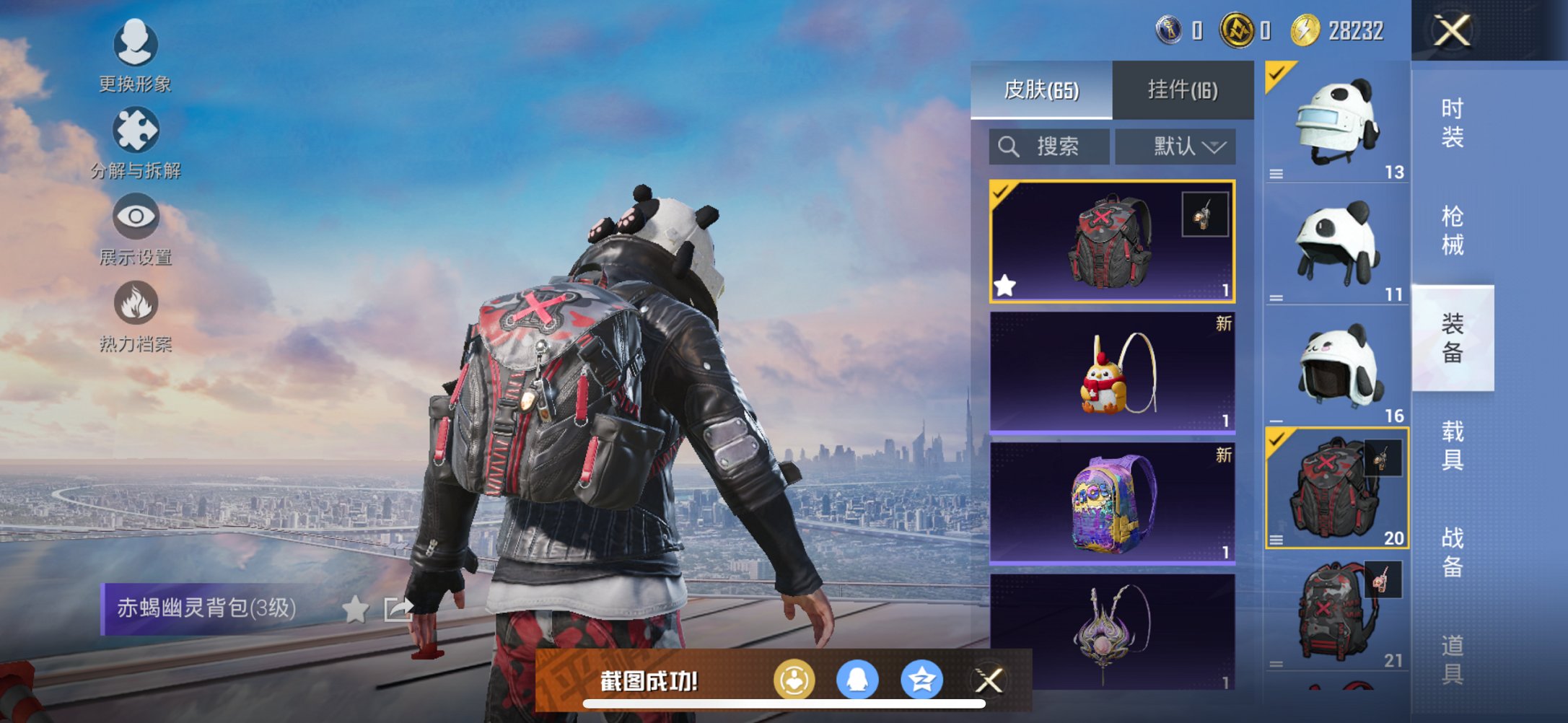Image resolution: width=1568 pixels, height=723 pixels.
Task: Select 枪械 category in the right sidebar
Action: point(1453,227)
